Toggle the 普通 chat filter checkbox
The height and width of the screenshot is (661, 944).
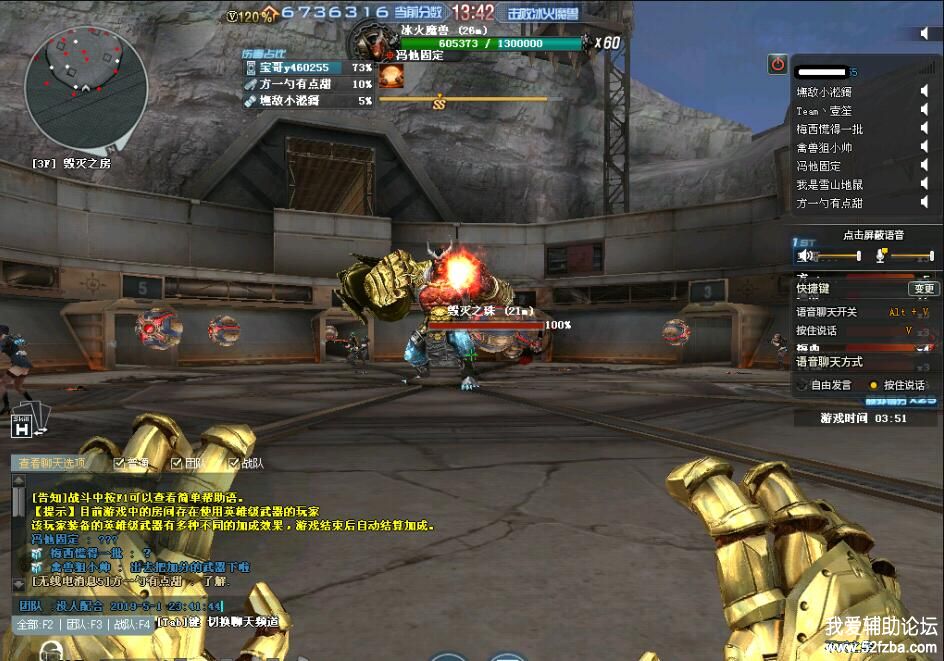(119, 463)
